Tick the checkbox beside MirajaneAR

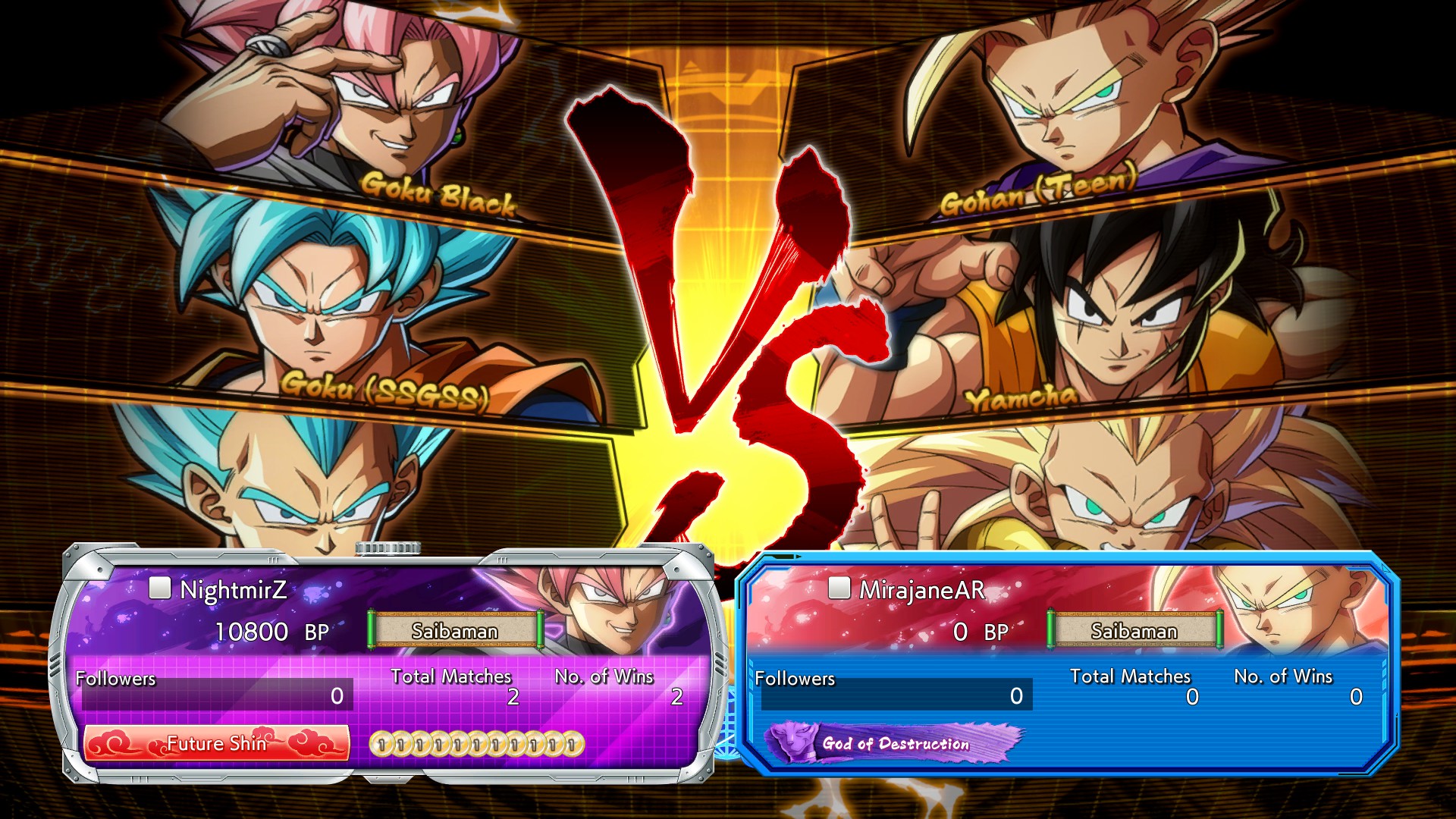pos(839,588)
